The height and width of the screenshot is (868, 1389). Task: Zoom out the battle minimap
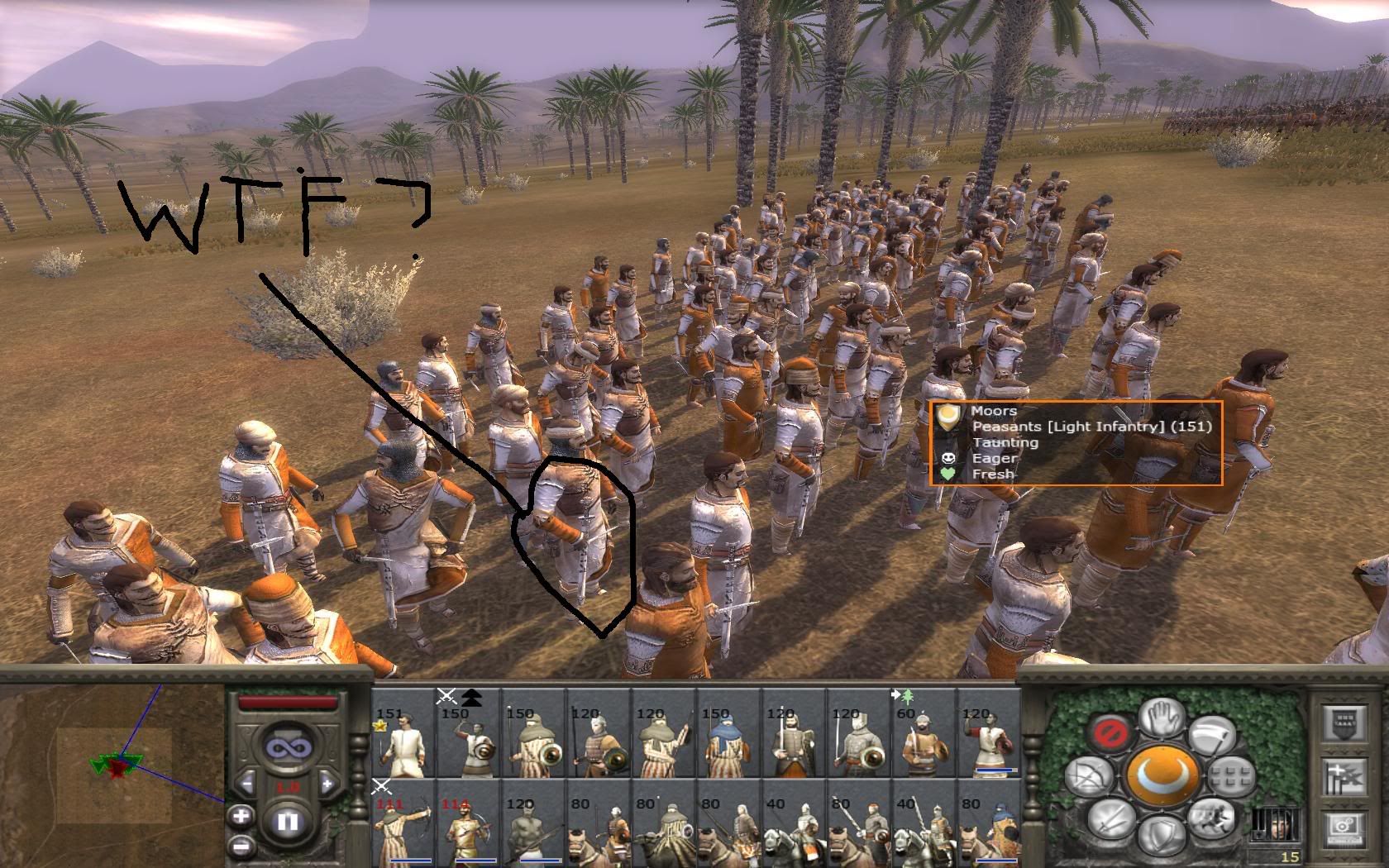241,846
